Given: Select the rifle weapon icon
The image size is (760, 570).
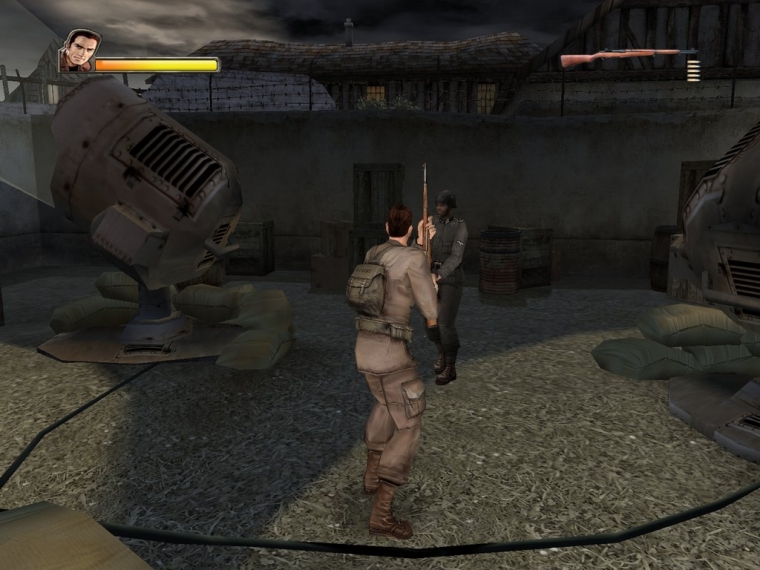Looking at the screenshot, I should click(x=626, y=57).
